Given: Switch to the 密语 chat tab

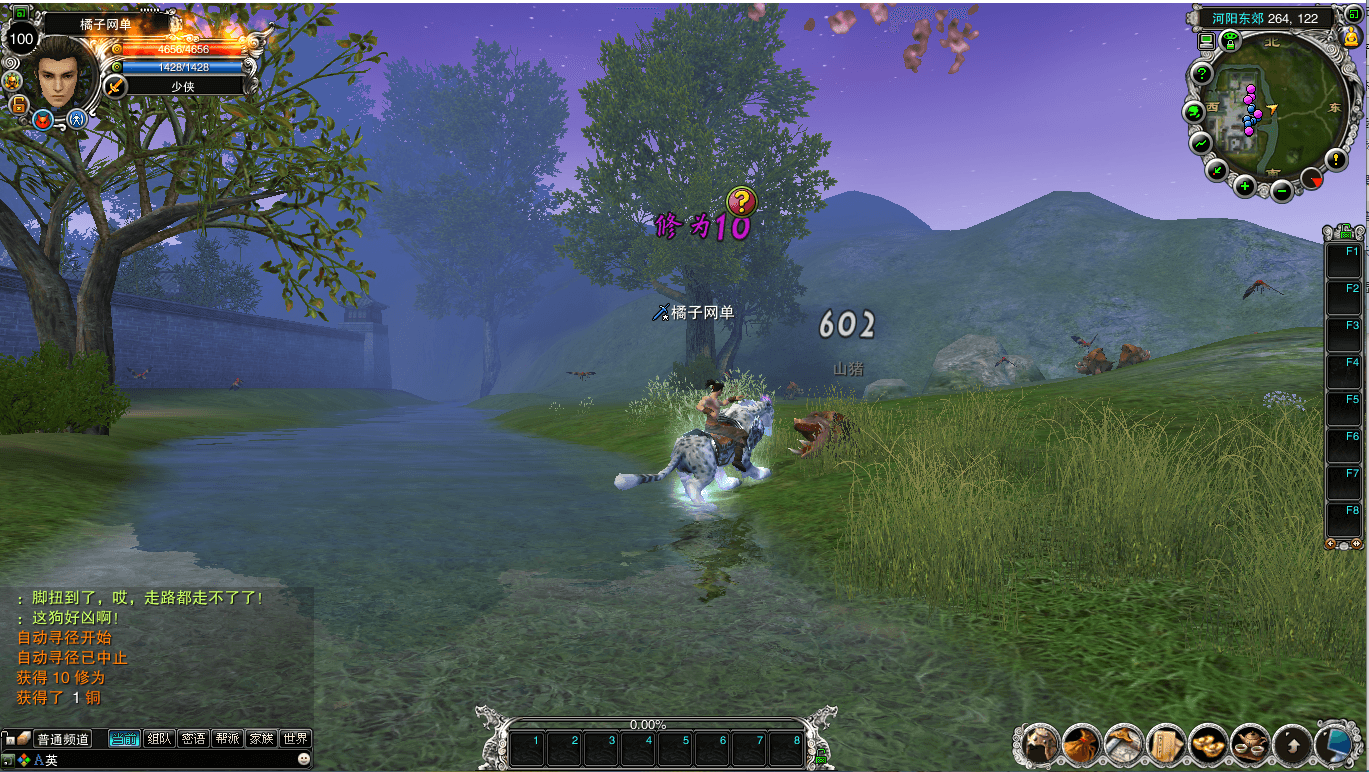Looking at the screenshot, I should 193,739.
